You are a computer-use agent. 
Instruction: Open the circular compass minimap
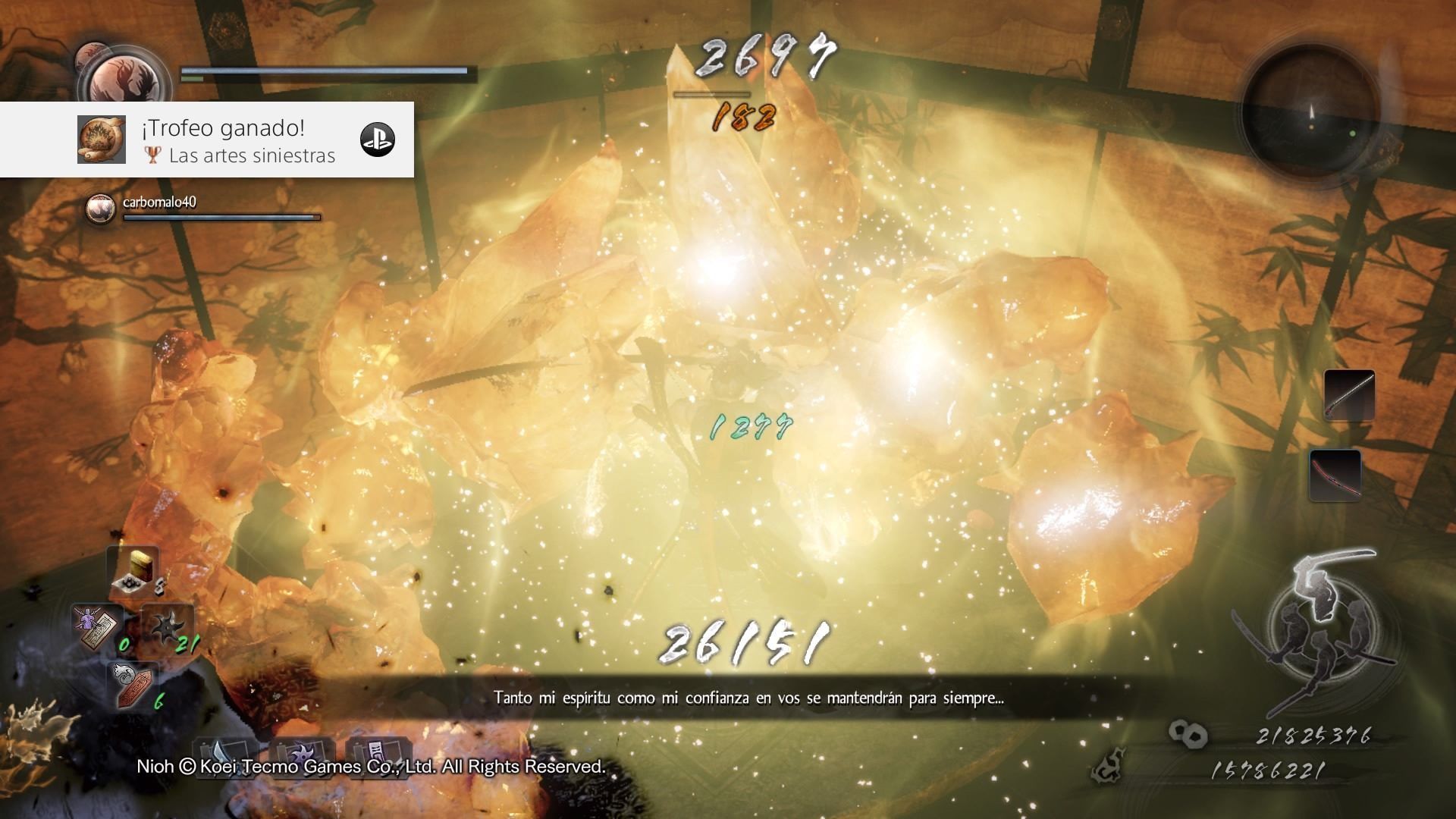[1310, 109]
